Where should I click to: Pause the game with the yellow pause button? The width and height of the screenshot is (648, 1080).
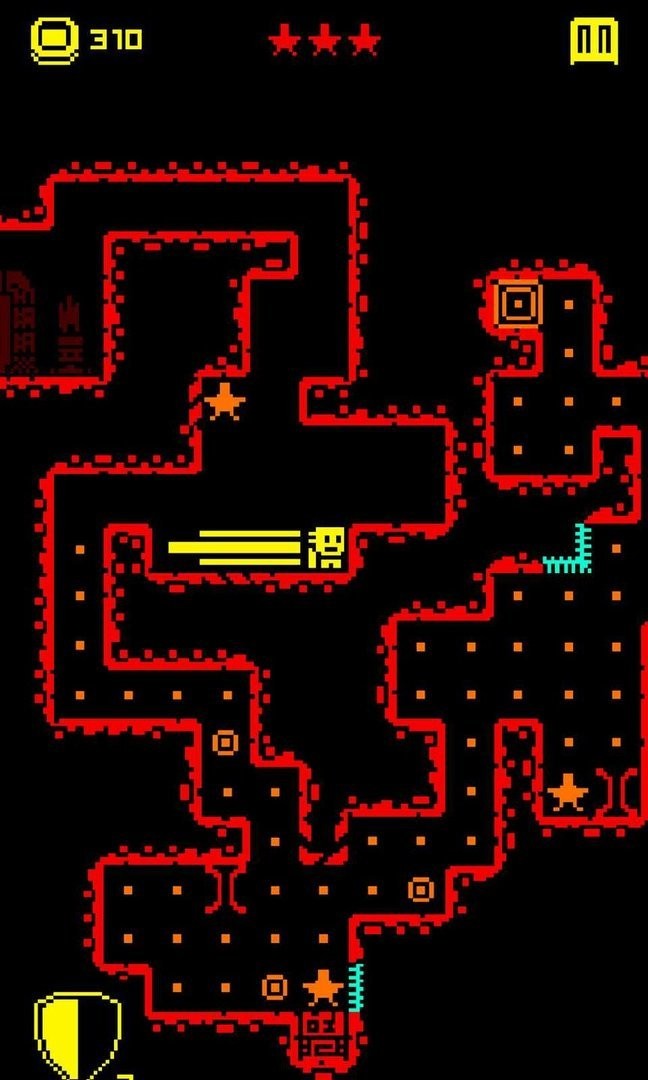tap(594, 41)
